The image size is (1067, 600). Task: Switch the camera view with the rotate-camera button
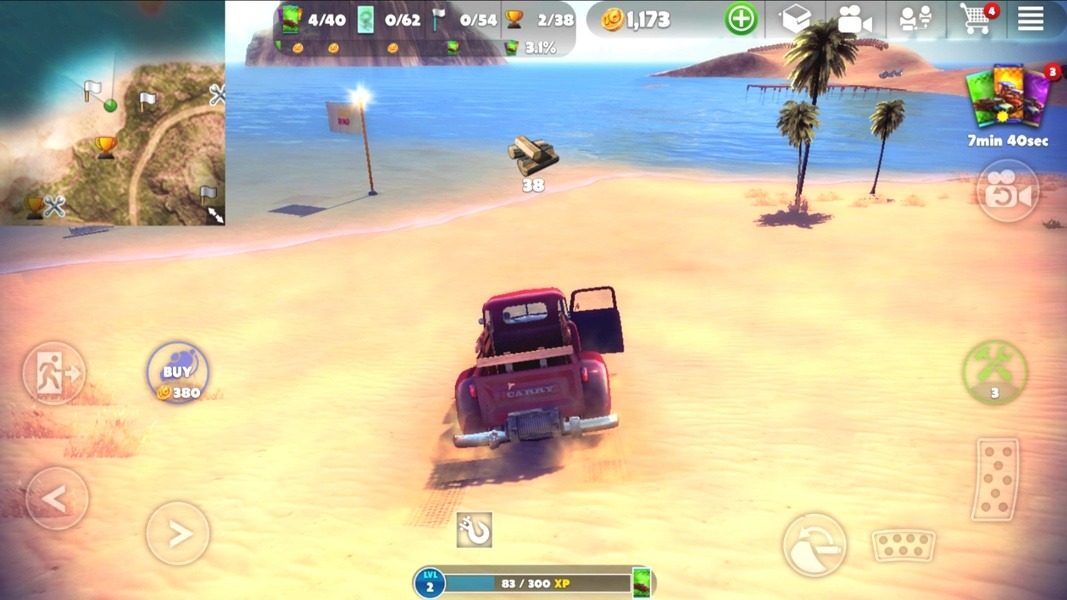coord(1006,191)
